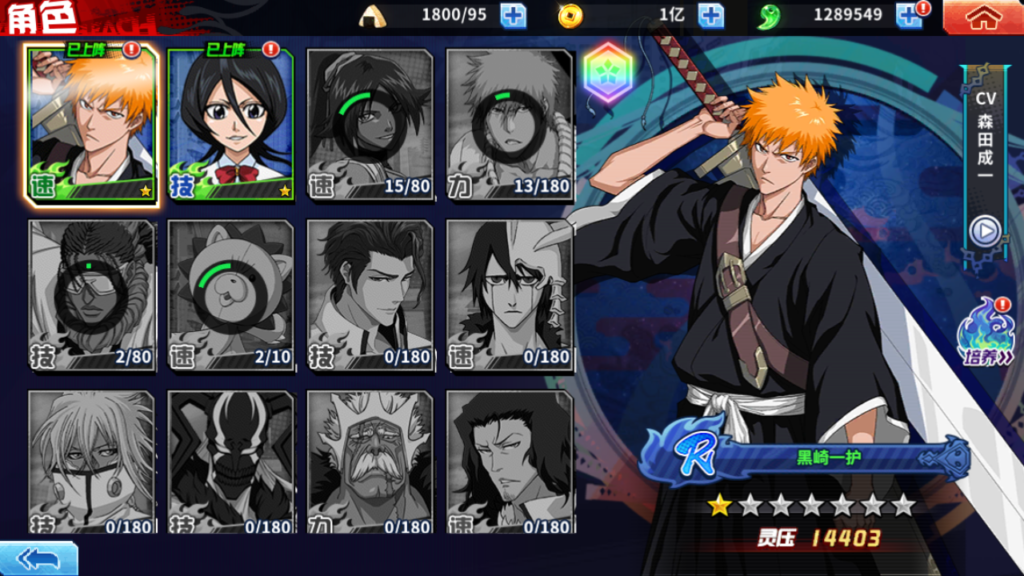This screenshot has height=576, width=1024.
Task: Pick the Harribel masked blonde card
Action: click(x=92, y=462)
